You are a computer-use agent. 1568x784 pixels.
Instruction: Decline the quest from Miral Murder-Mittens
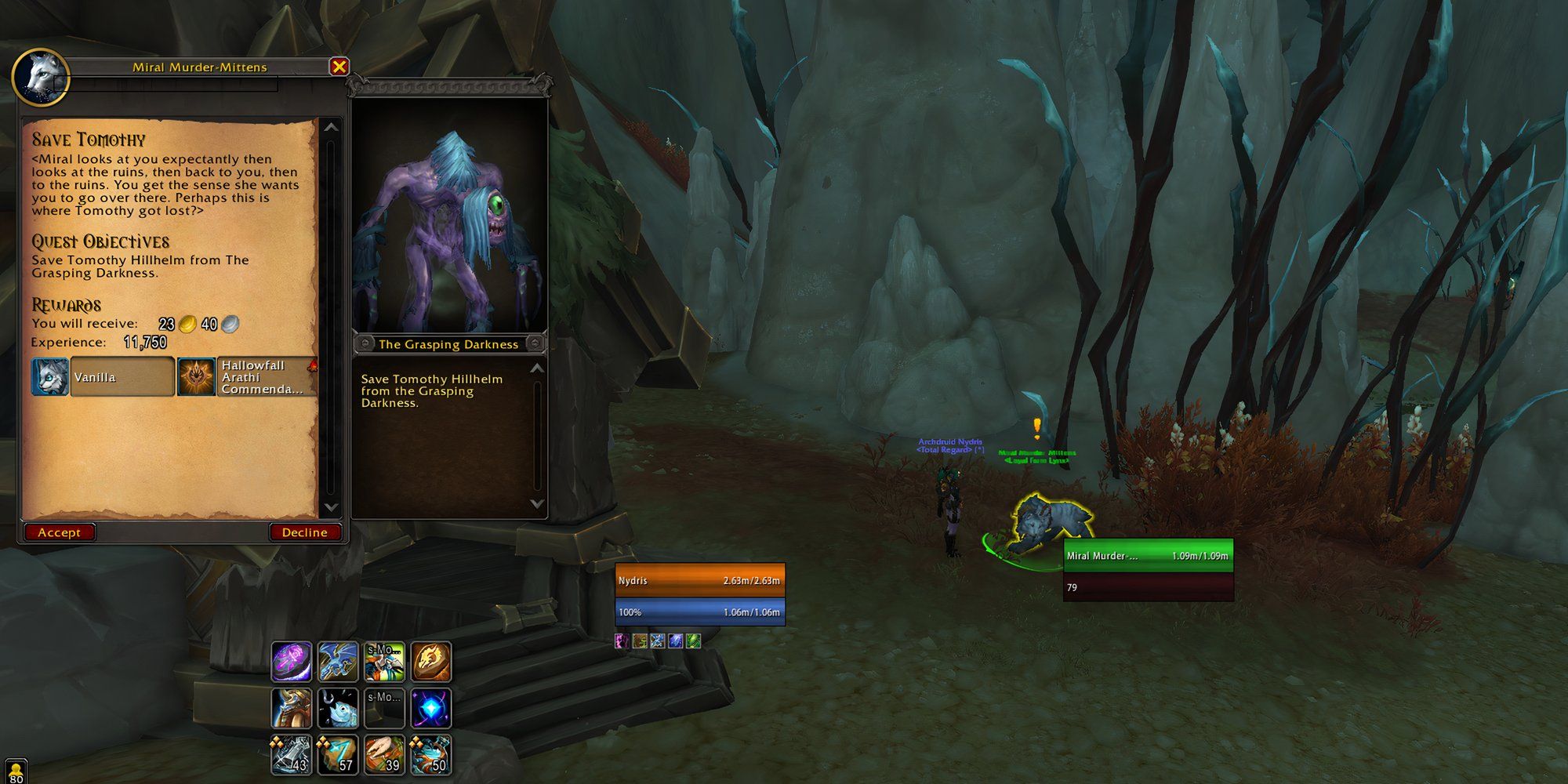[x=305, y=532]
